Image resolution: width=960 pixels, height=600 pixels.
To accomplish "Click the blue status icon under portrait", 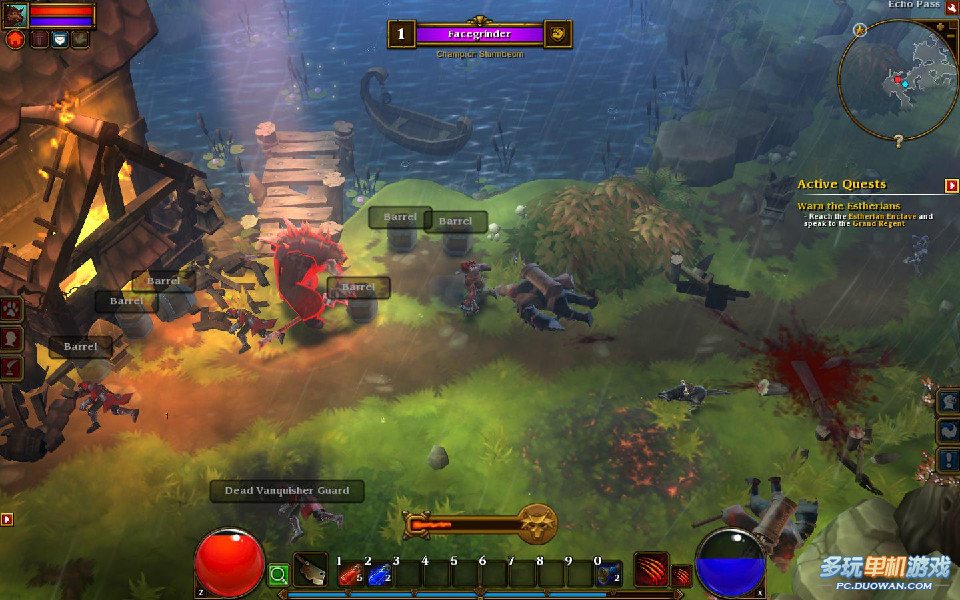I will click(59, 40).
